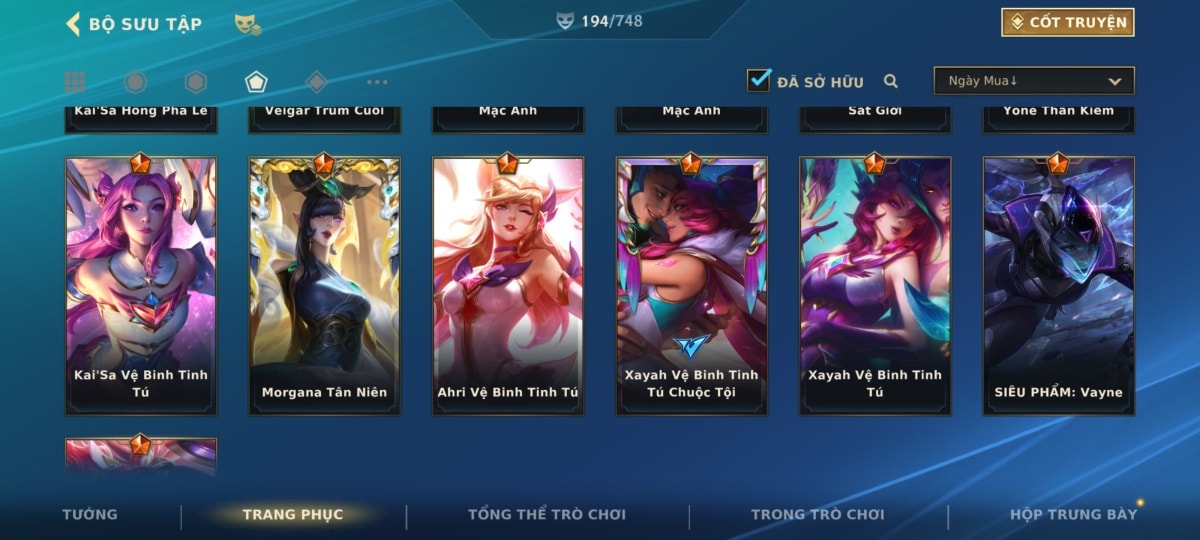Open the Hộp Trưng Bày tab
The image size is (1200, 540).
(x=1073, y=514)
